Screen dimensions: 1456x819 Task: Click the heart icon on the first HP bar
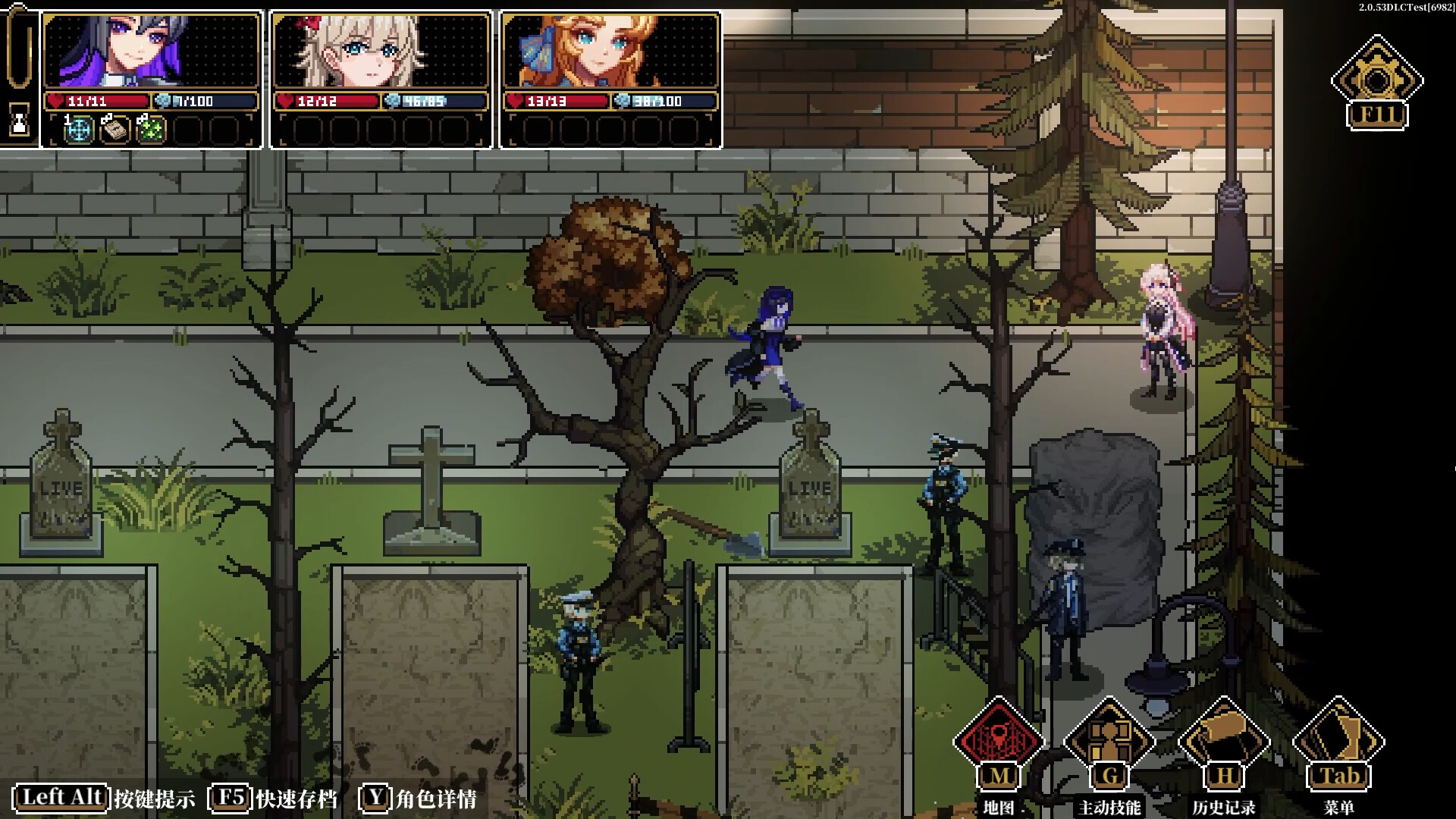tap(54, 99)
